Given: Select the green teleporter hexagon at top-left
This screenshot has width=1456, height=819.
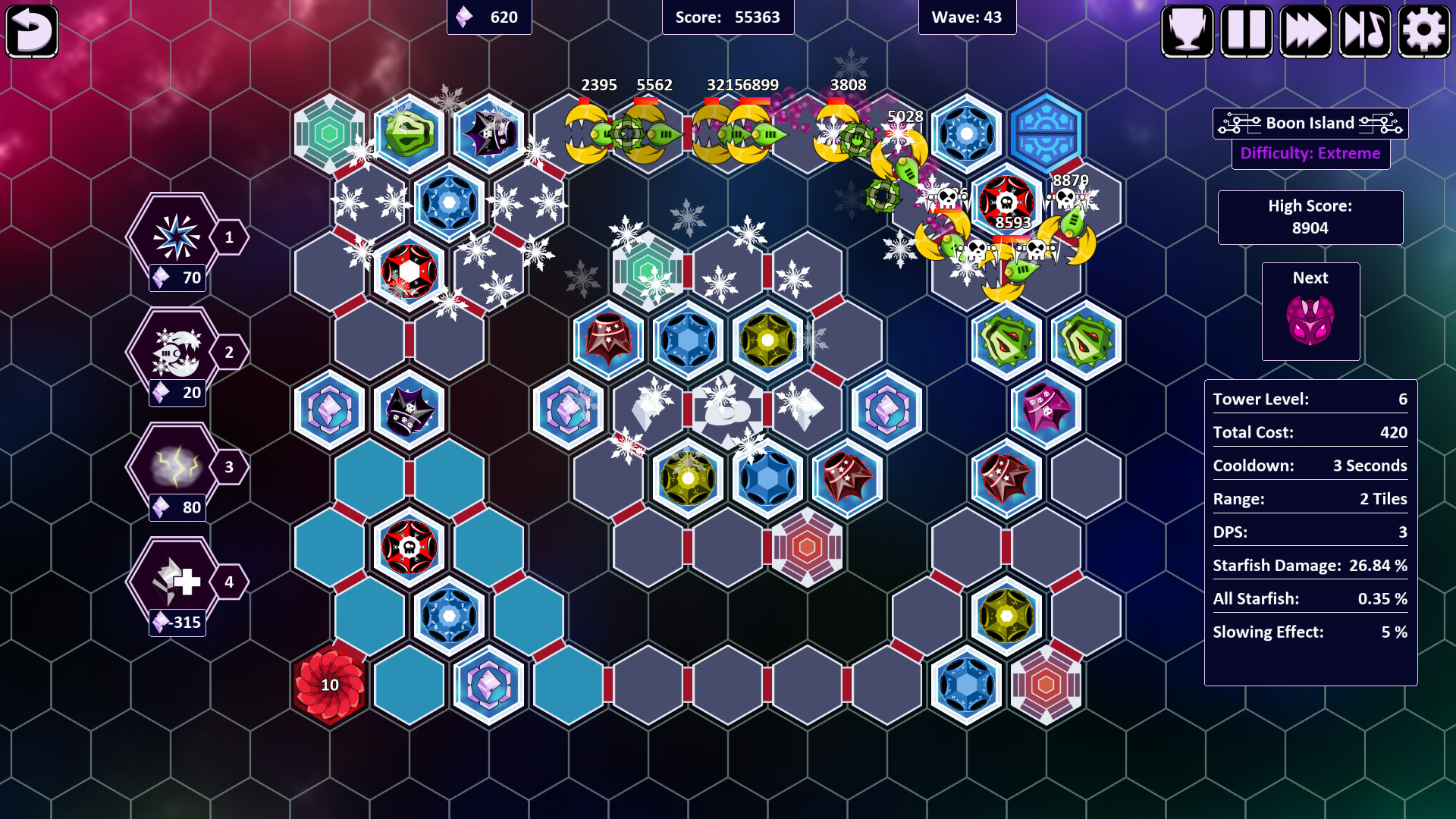Looking at the screenshot, I should click(330, 133).
